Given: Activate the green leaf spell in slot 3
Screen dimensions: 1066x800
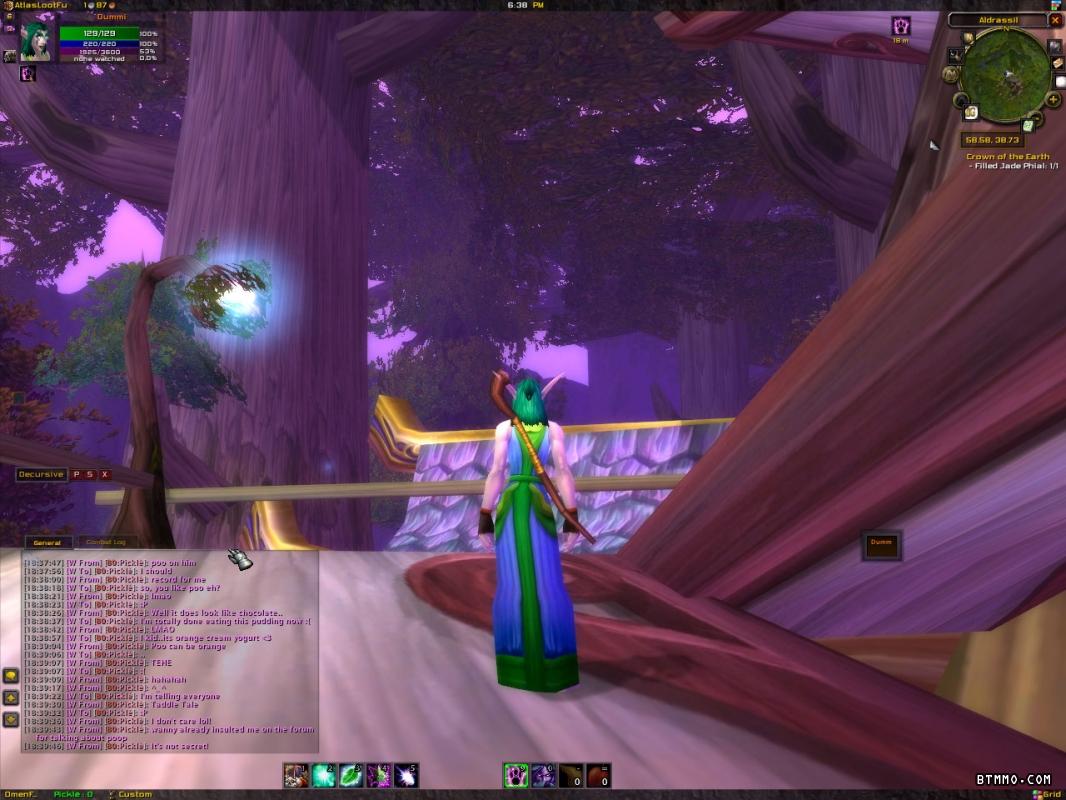Looking at the screenshot, I should click(351, 775).
